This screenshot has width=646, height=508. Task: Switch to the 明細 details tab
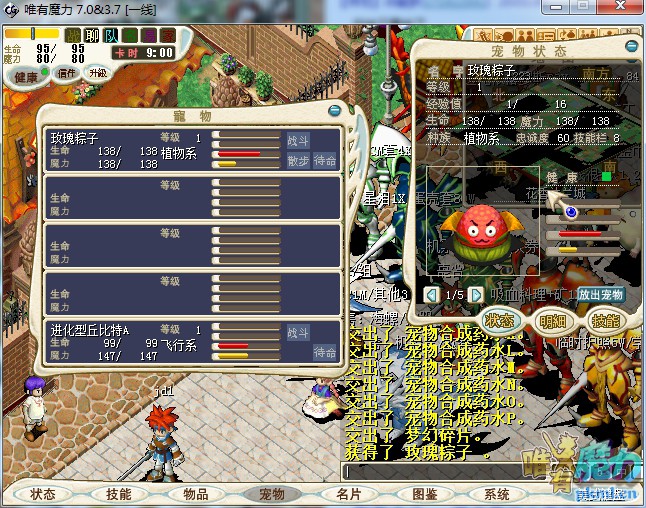point(552,321)
